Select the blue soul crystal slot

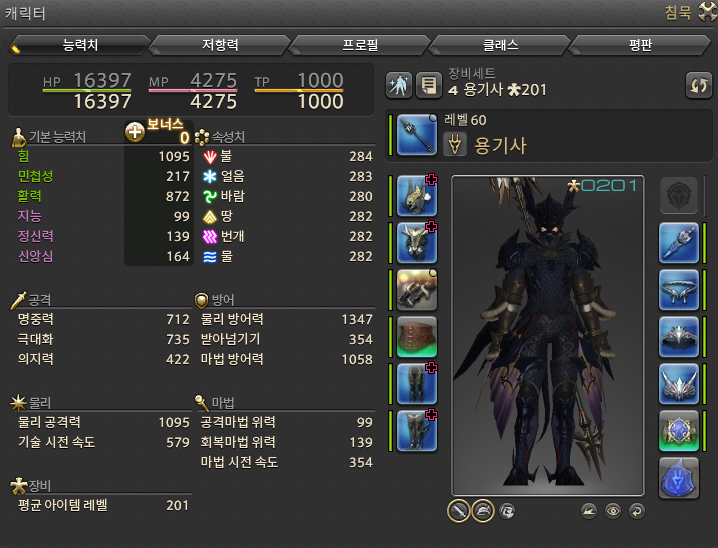pyautogui.click(x=678, y=478)
